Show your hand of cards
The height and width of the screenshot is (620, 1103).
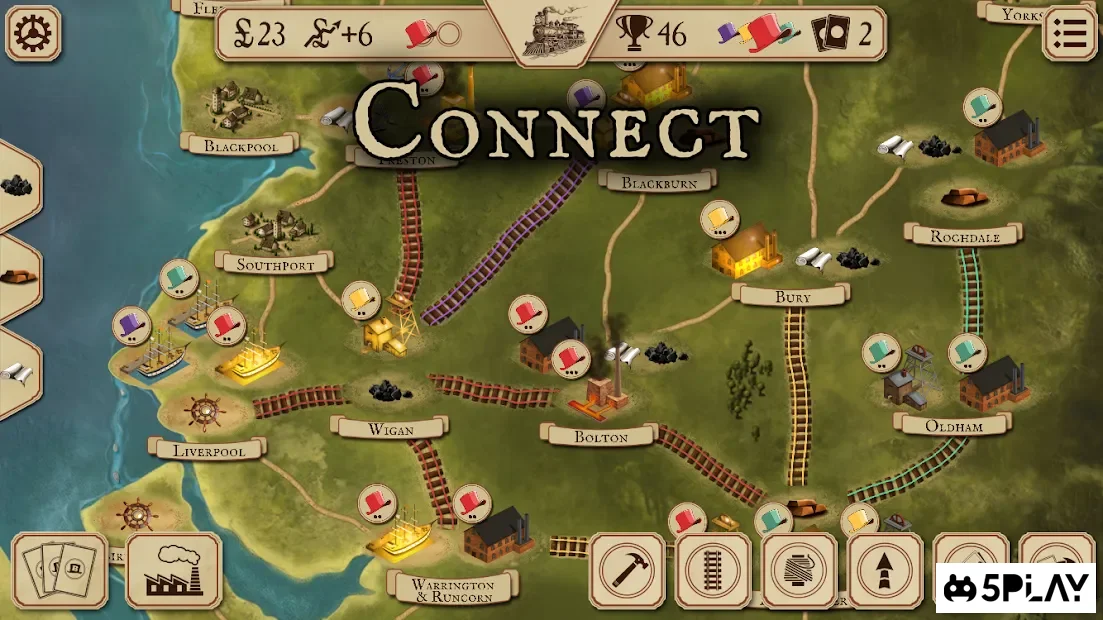59,570
